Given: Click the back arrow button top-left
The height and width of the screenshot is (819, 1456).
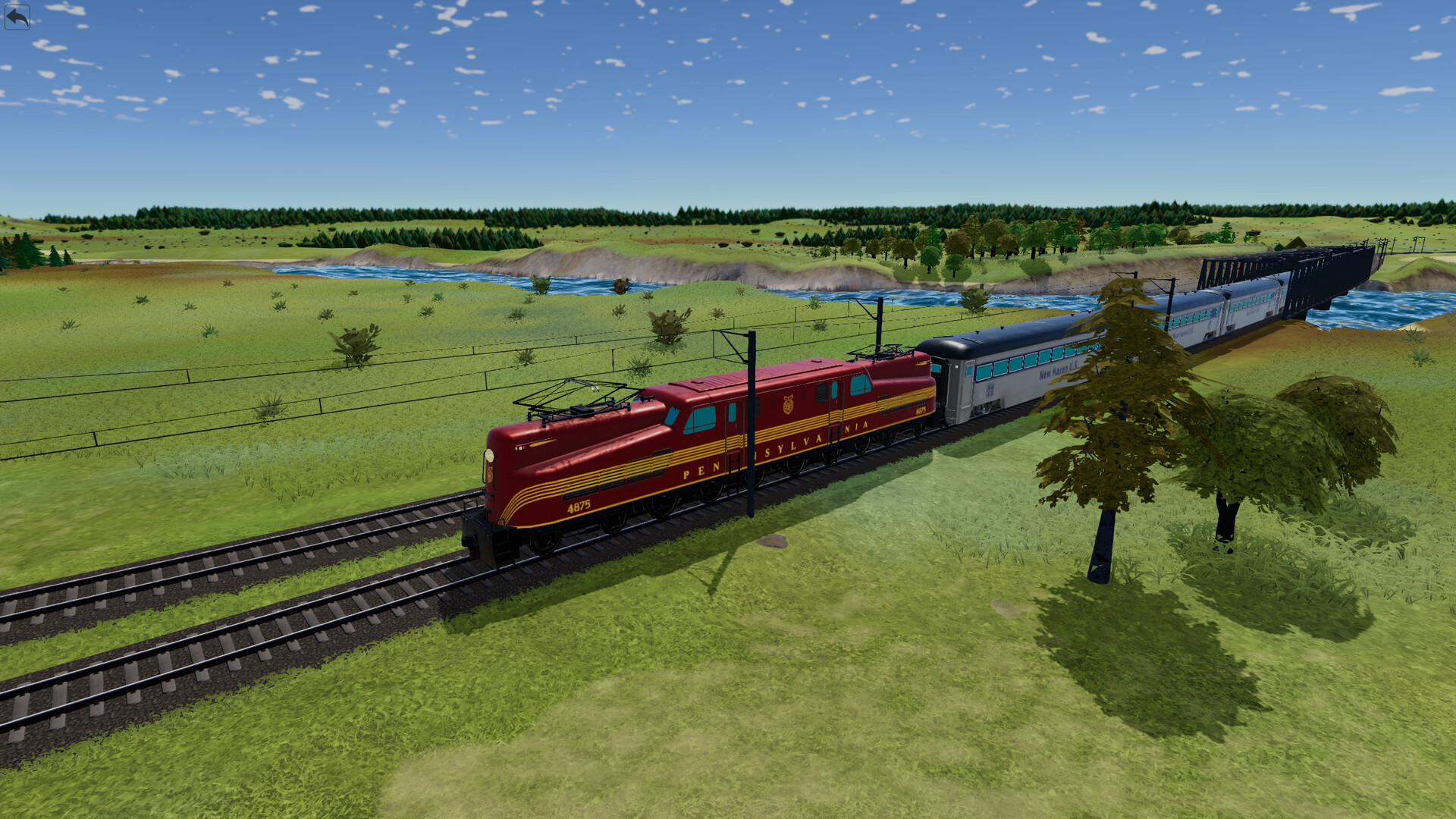Looking at the screenshot, I should click(x=19, y=17).
